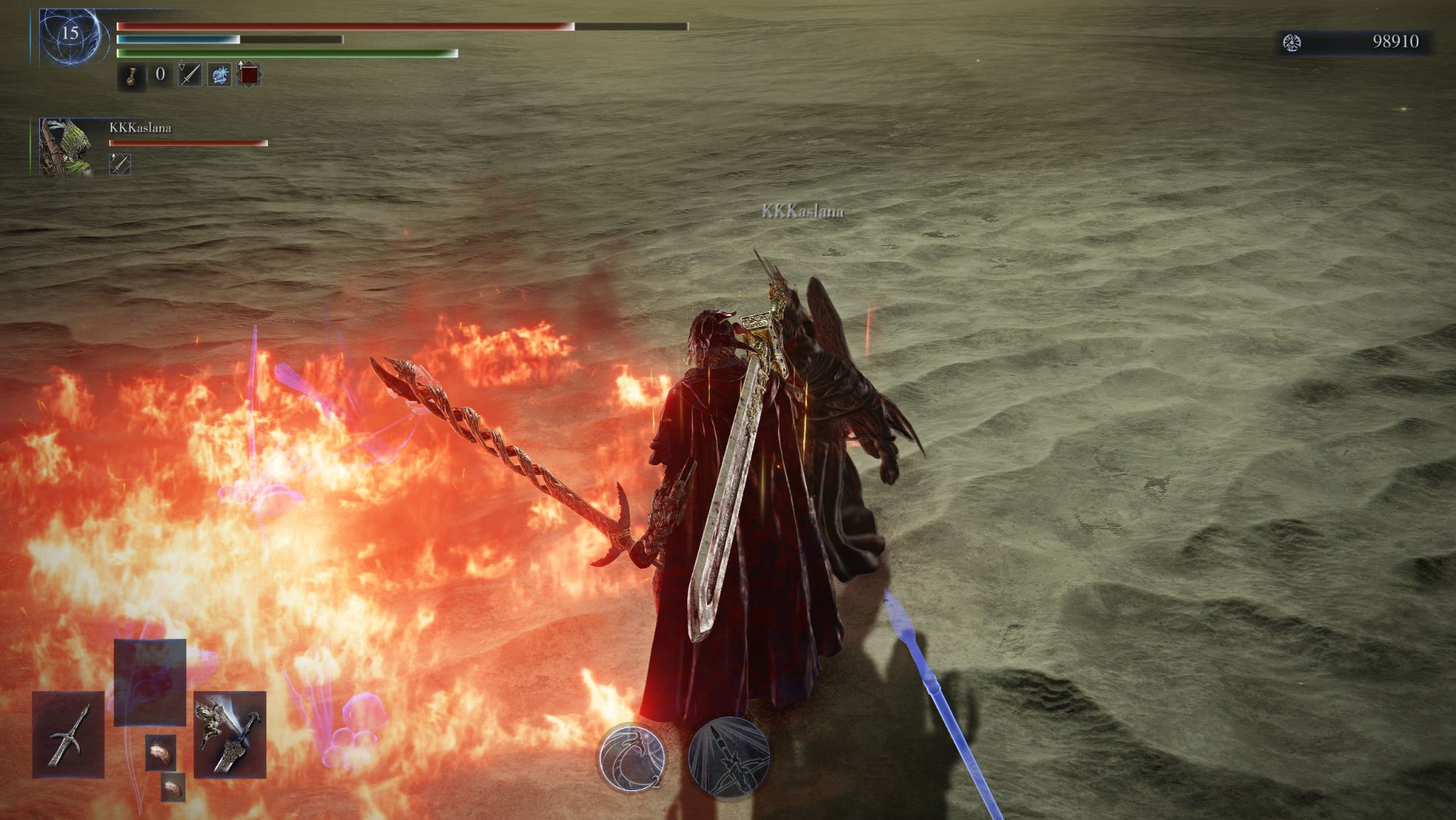The height and width of the screenshot is (820, 1456).
Task: Check the blue frost burst status icon
Action: (219, 75)
